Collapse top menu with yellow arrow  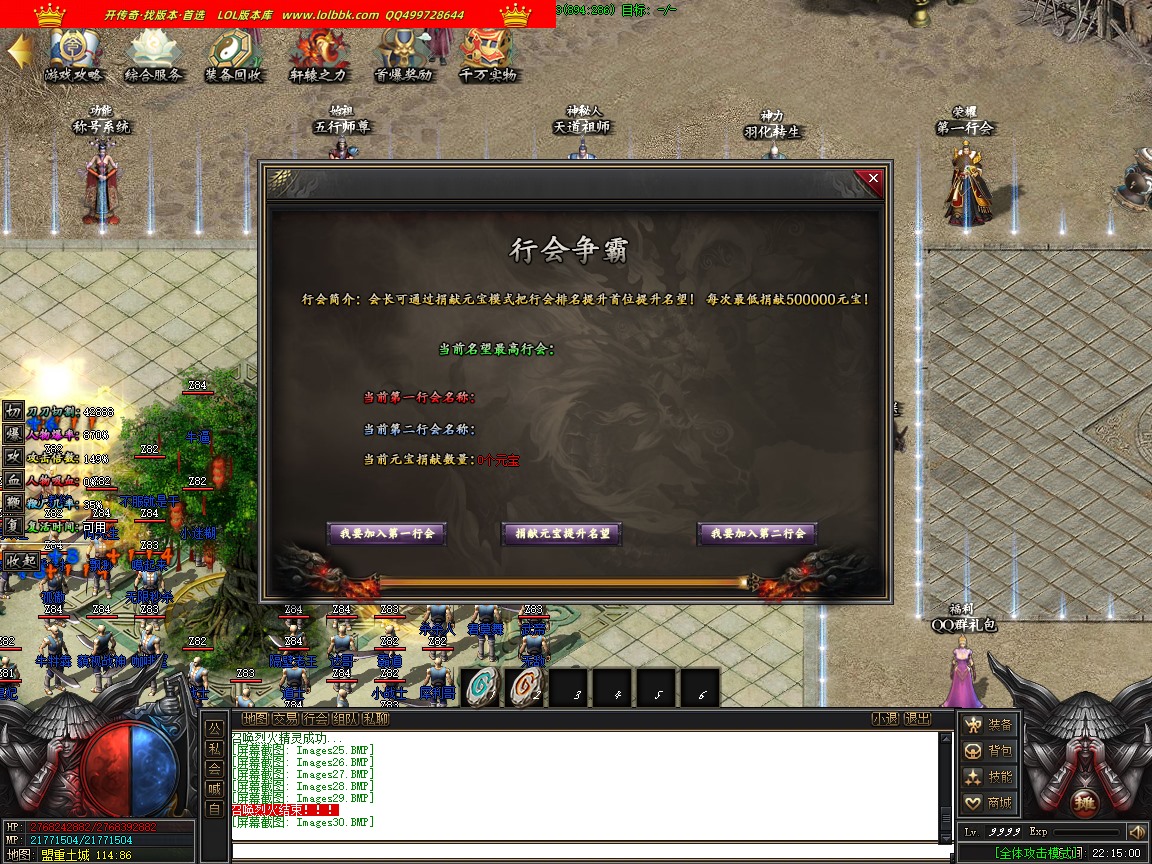pyautogui.click(x=18, y=52)
